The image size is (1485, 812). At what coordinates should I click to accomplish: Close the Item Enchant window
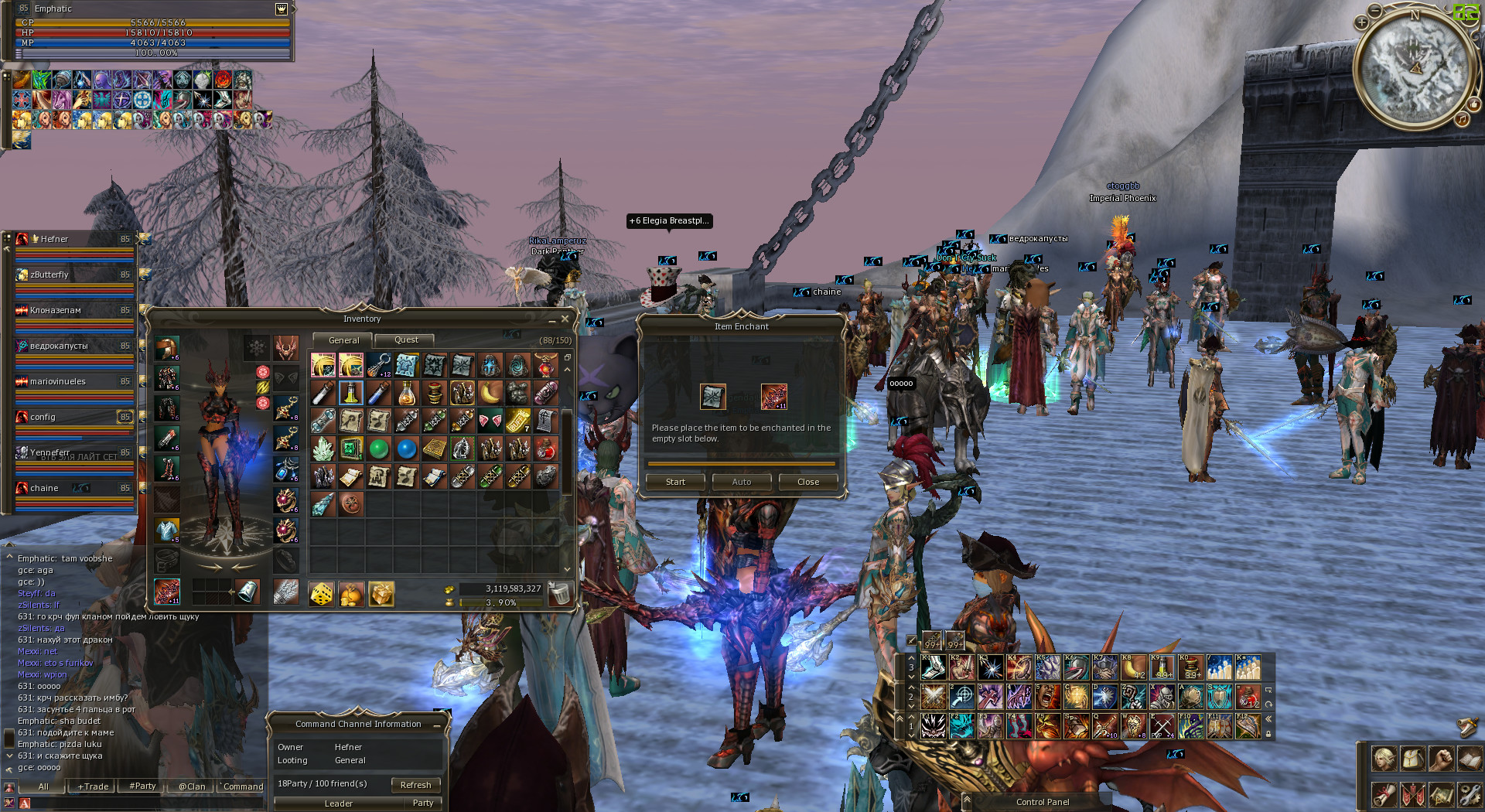point(807,482)
